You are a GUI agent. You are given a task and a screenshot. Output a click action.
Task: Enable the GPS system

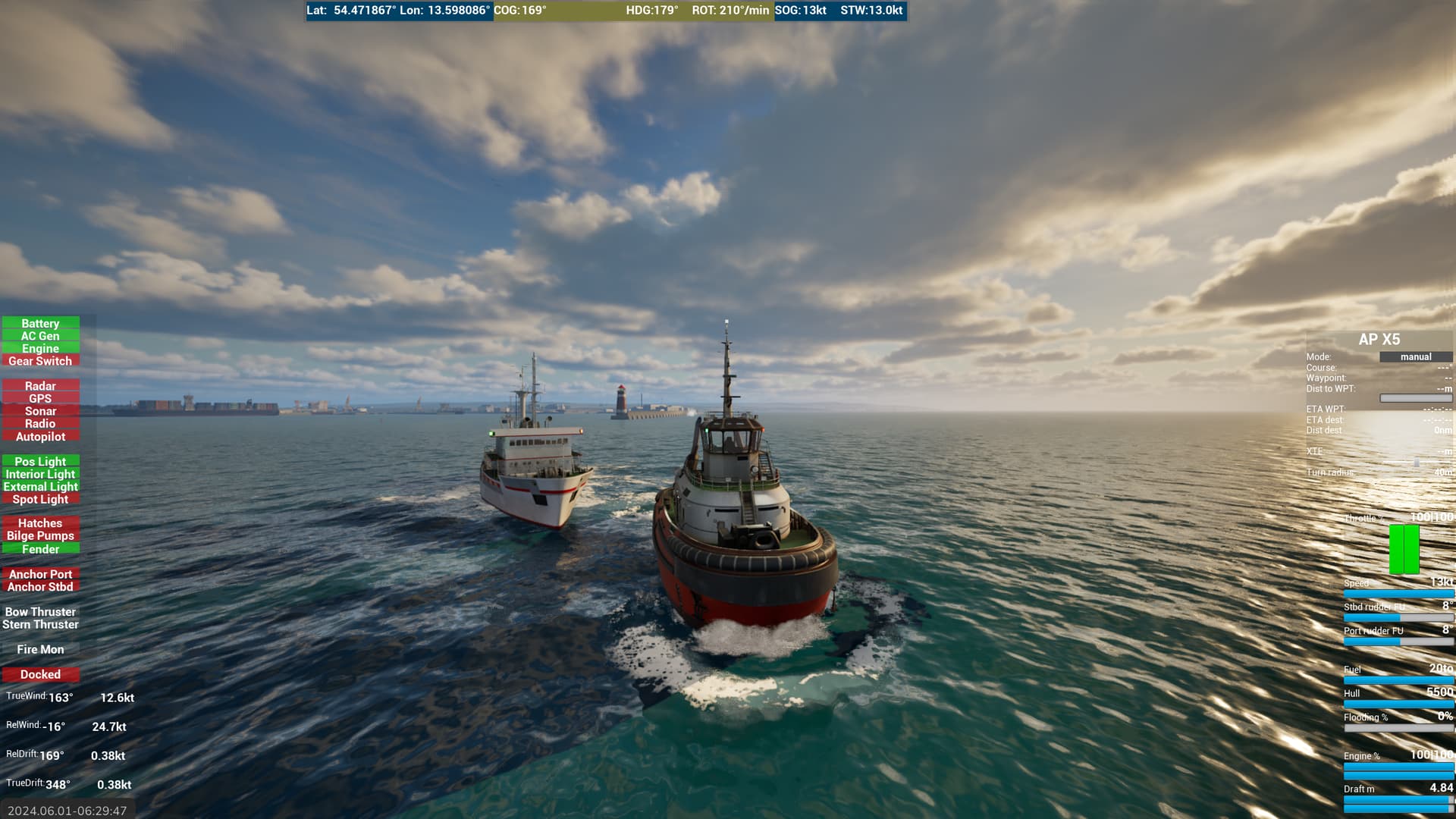40,399
